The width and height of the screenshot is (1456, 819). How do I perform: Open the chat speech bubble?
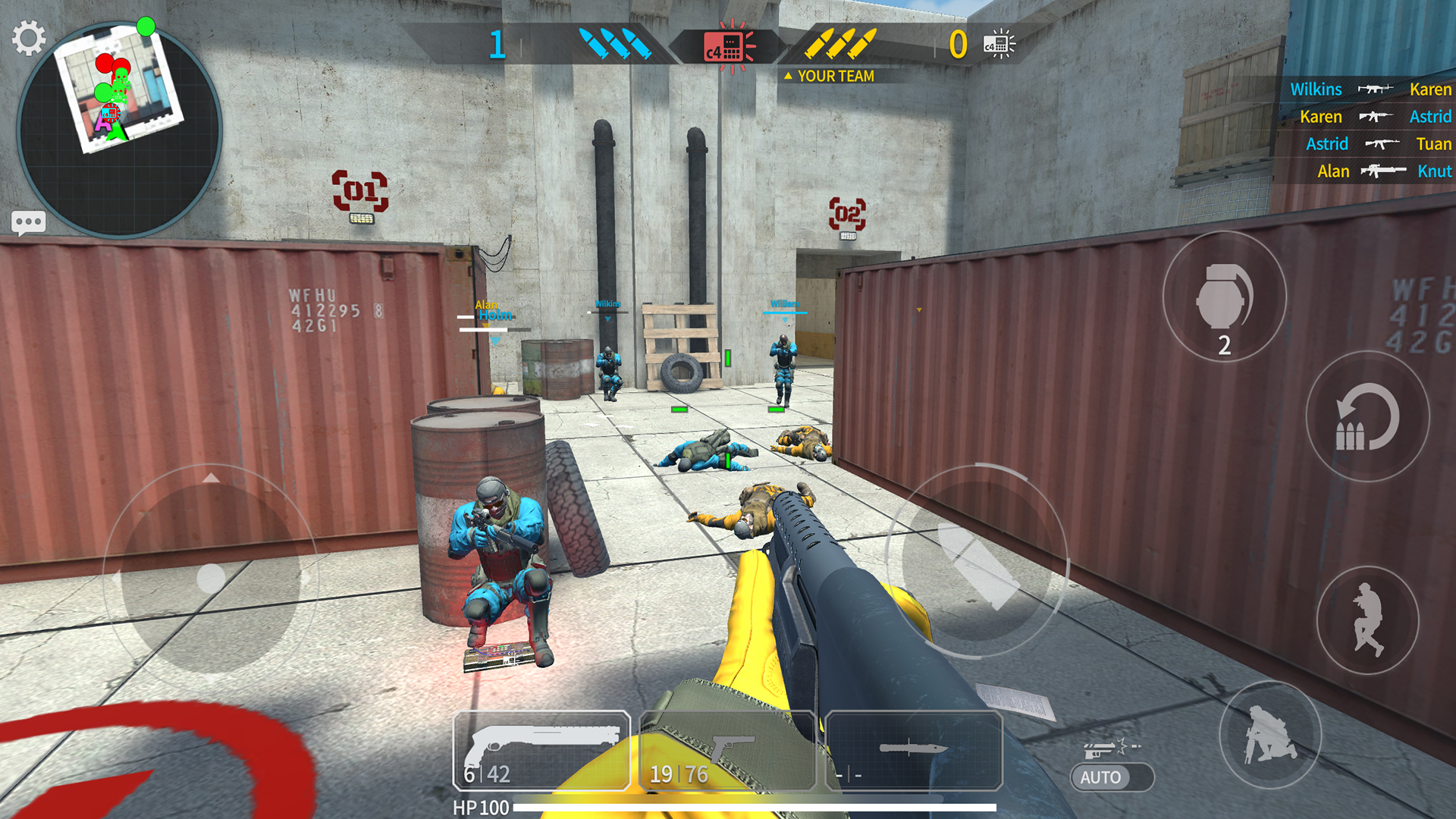tap(29, 223)
